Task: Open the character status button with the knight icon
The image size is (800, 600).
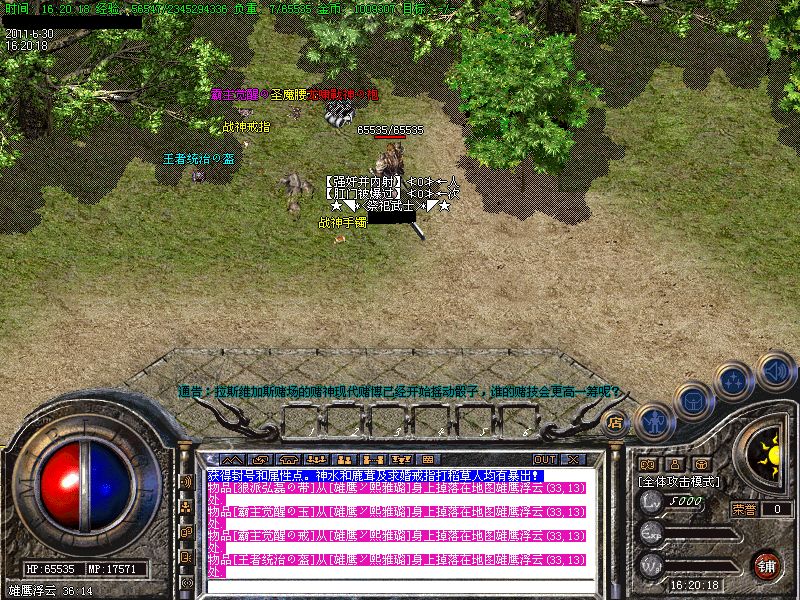Action: point(653,420)
